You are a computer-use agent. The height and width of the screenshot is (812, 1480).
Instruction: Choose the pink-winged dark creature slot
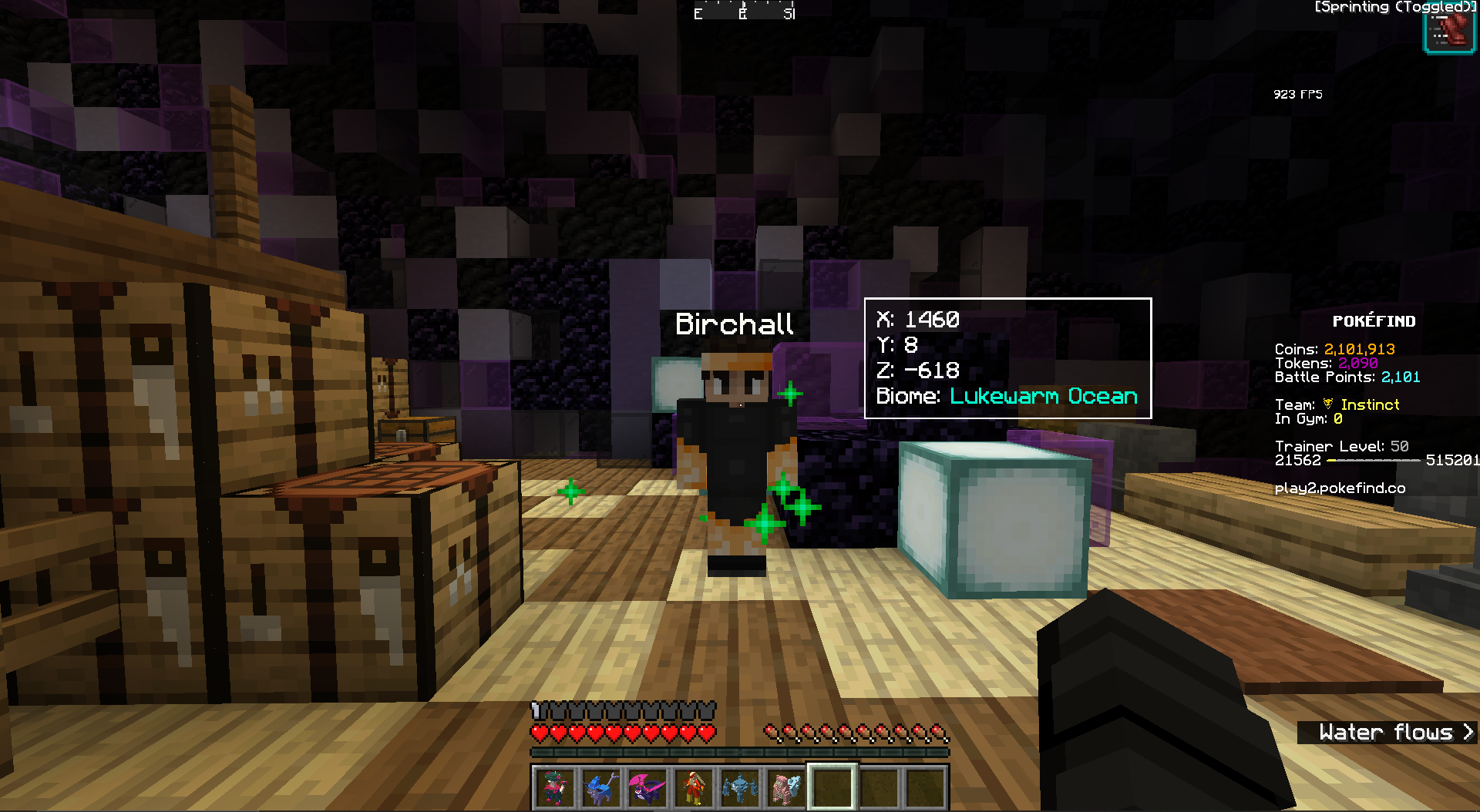(x=647, y=788)
